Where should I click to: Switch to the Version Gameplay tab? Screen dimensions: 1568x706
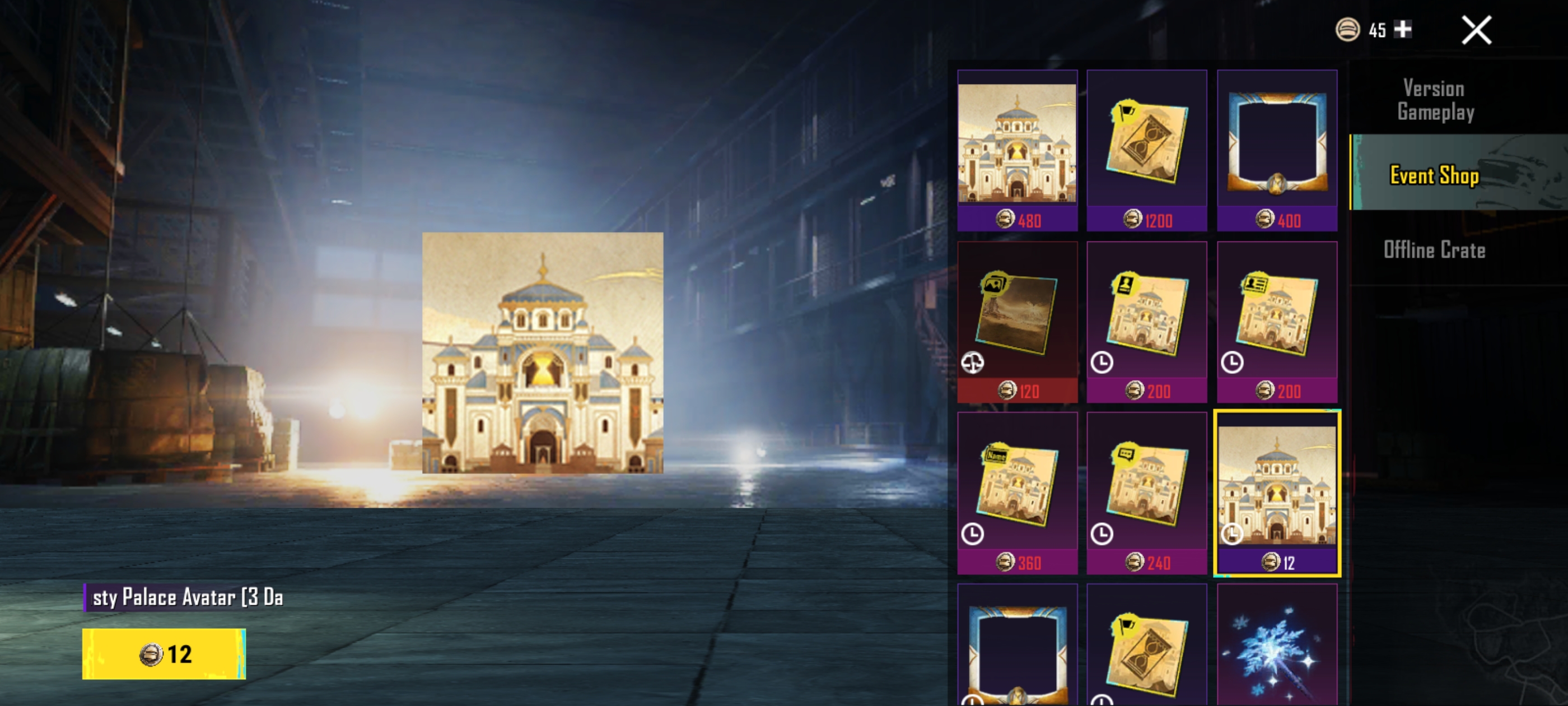click(1435, 100)
